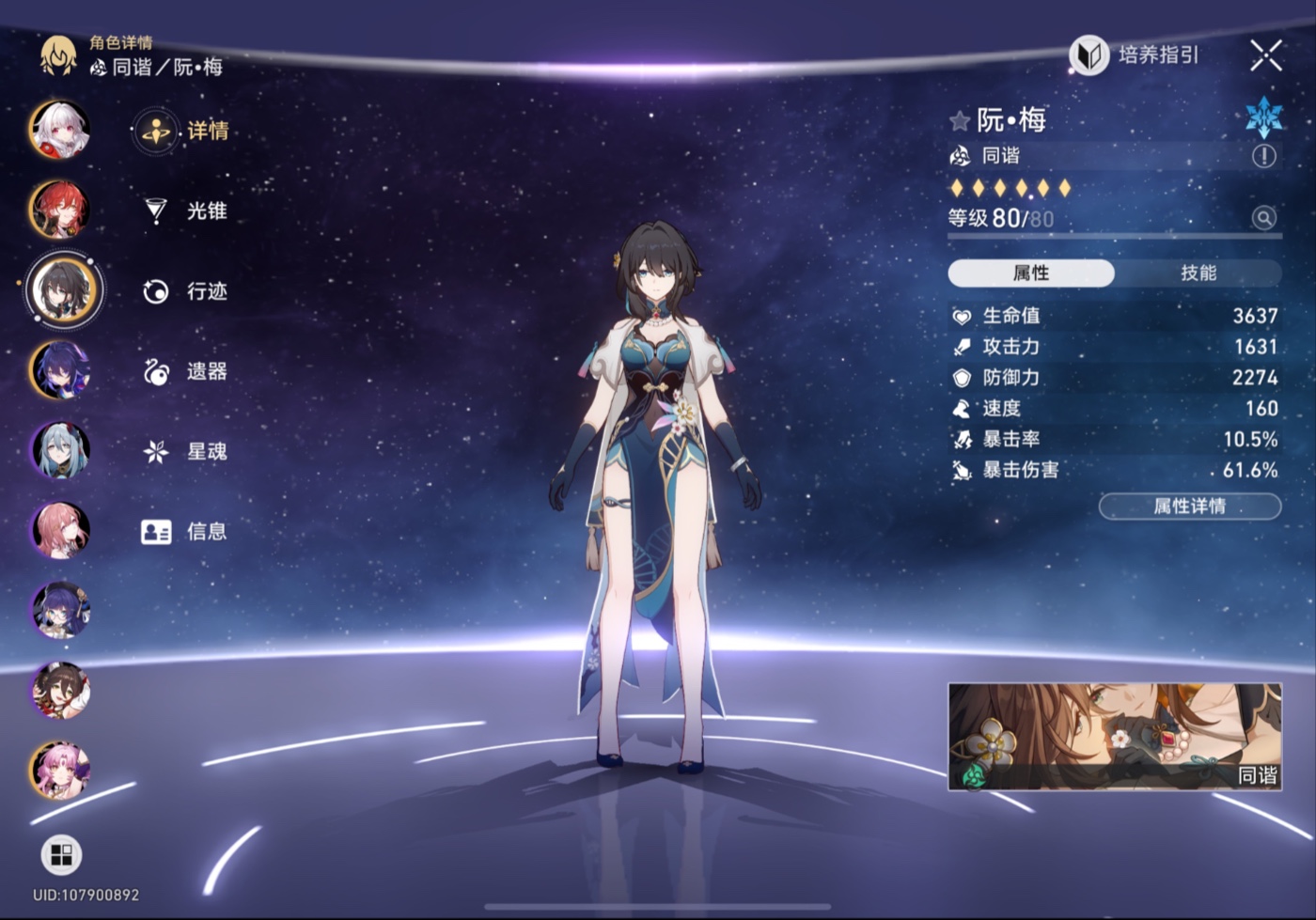Switch to the 技能 skills tab
Viewport: 1316px width, 920px height.
tap(1198, 273)
